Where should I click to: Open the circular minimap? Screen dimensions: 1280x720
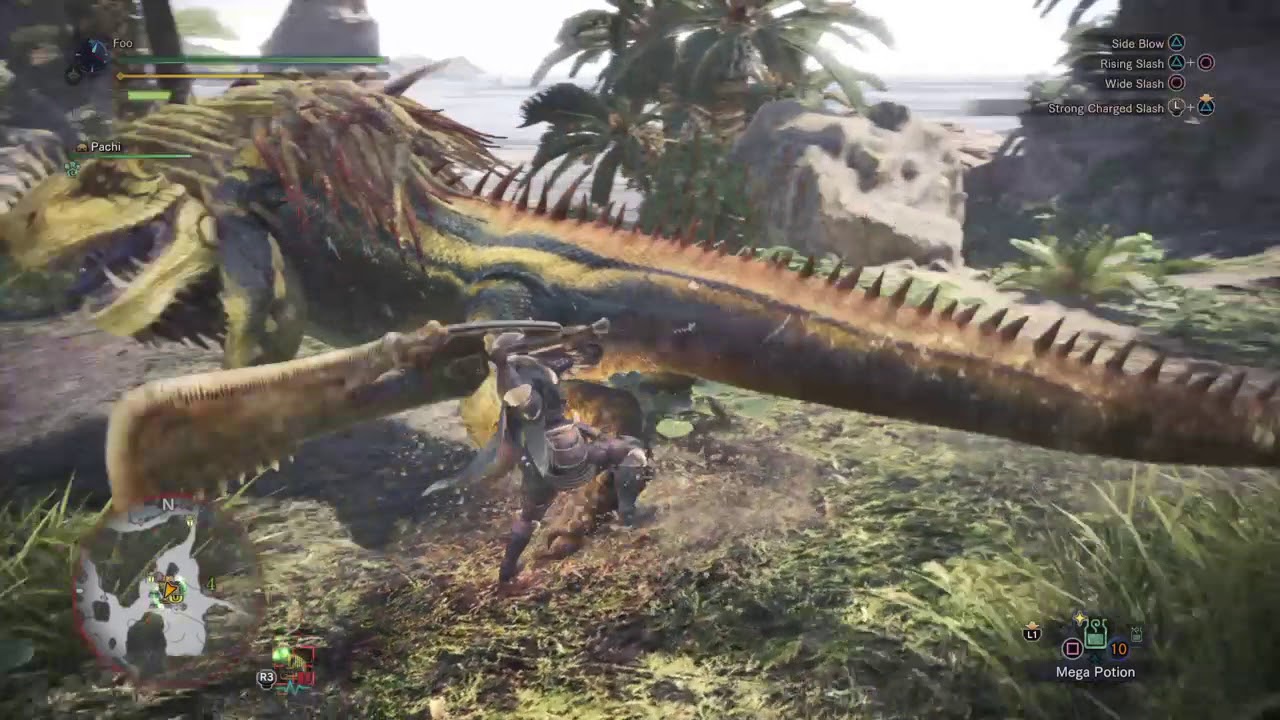point(168,590)
